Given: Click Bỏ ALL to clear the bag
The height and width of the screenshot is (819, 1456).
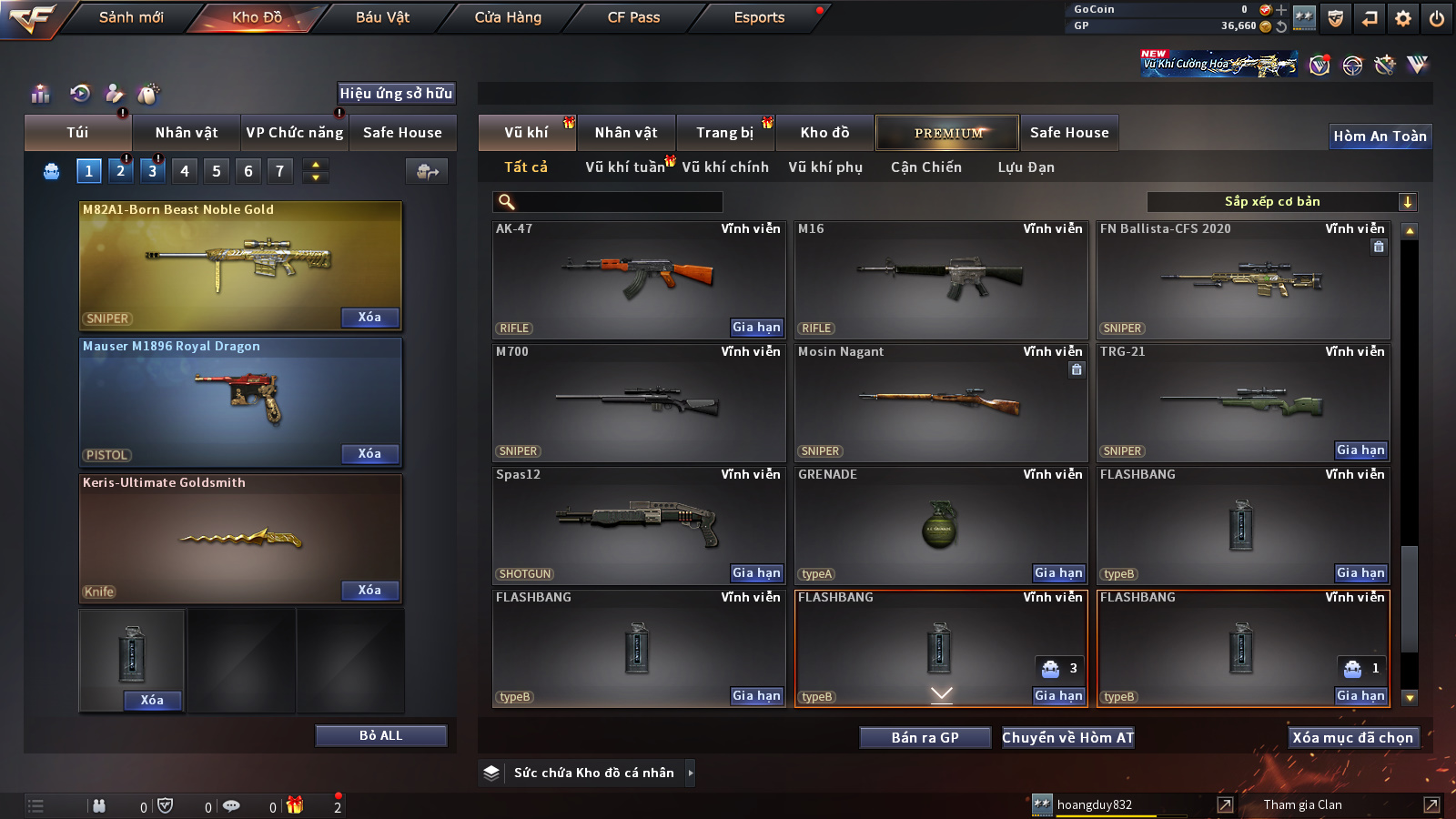Looking at the screenshot, I should [380, 735].
